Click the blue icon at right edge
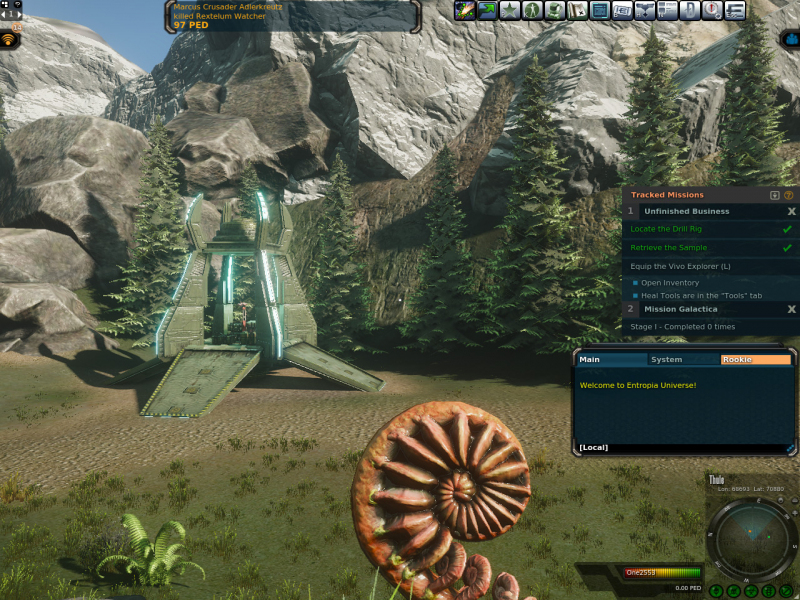Image resolution: width=800 pixels, height=600 pixels. coord(790,40)
